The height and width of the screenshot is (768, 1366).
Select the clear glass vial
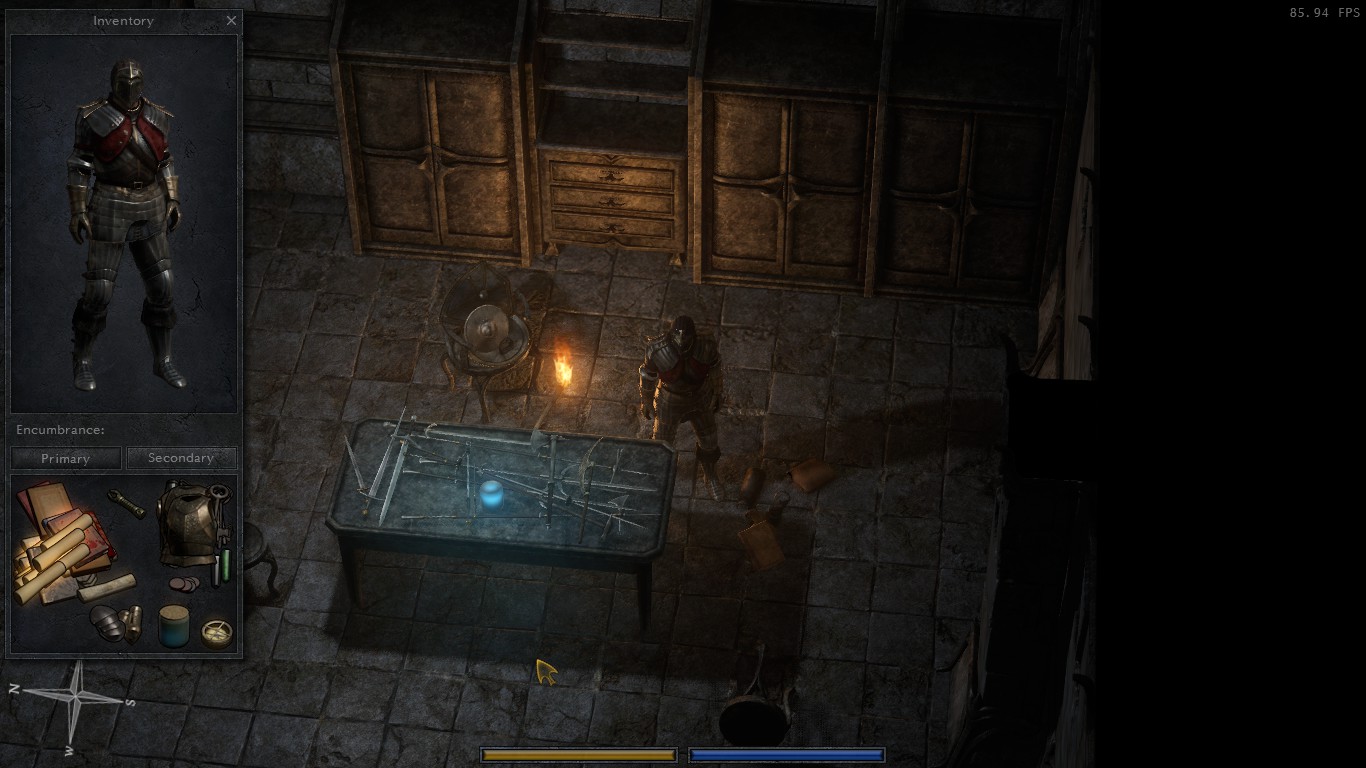coord(214,570)
